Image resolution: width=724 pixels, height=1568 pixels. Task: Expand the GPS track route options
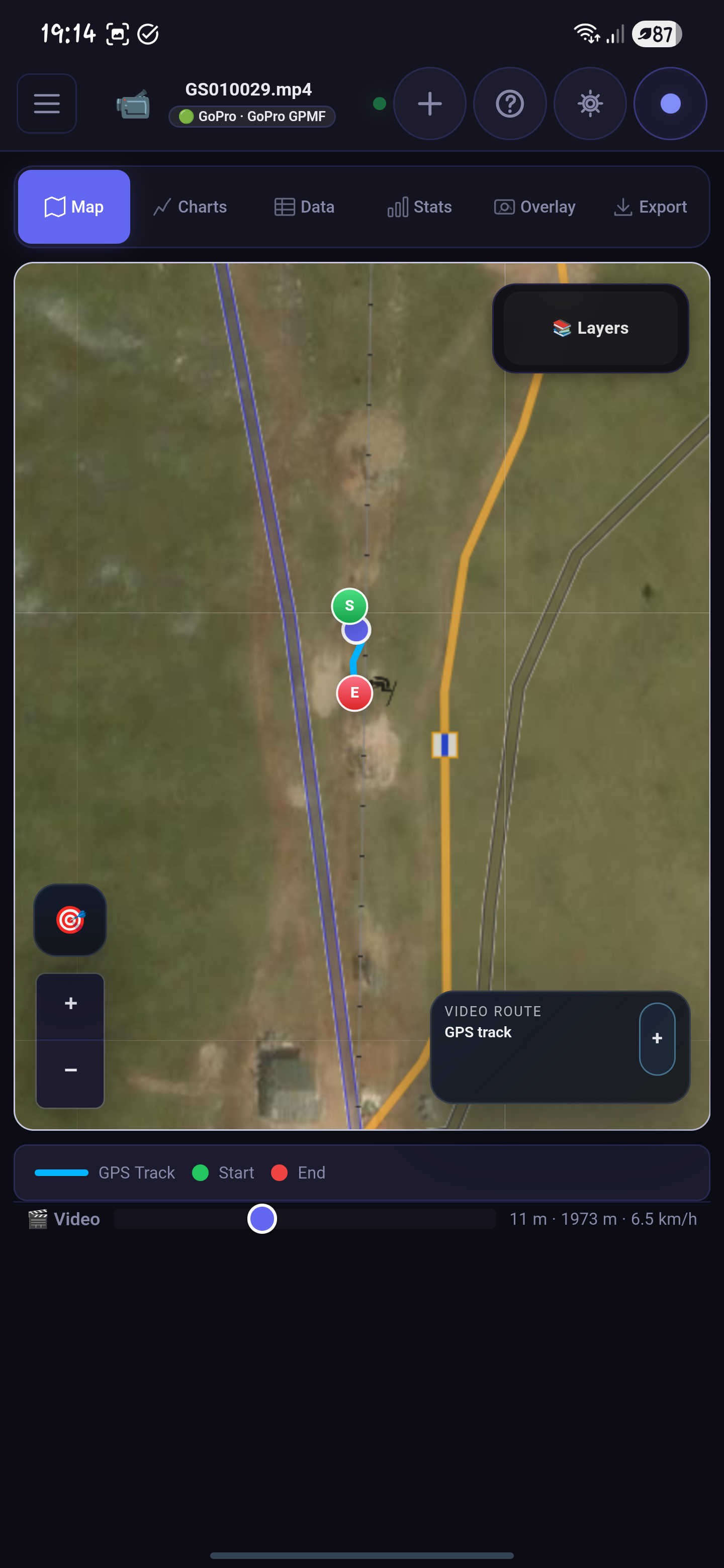[x=657, y=1038]
